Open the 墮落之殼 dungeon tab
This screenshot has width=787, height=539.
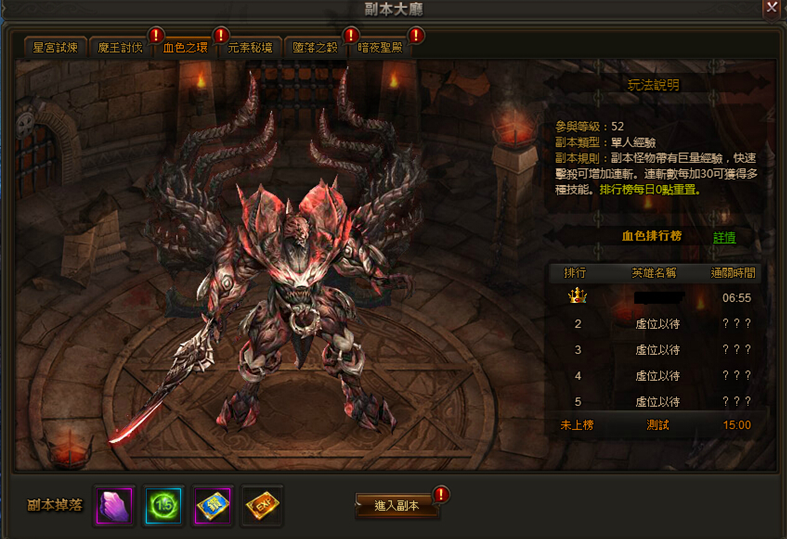[x=316, y=47]
